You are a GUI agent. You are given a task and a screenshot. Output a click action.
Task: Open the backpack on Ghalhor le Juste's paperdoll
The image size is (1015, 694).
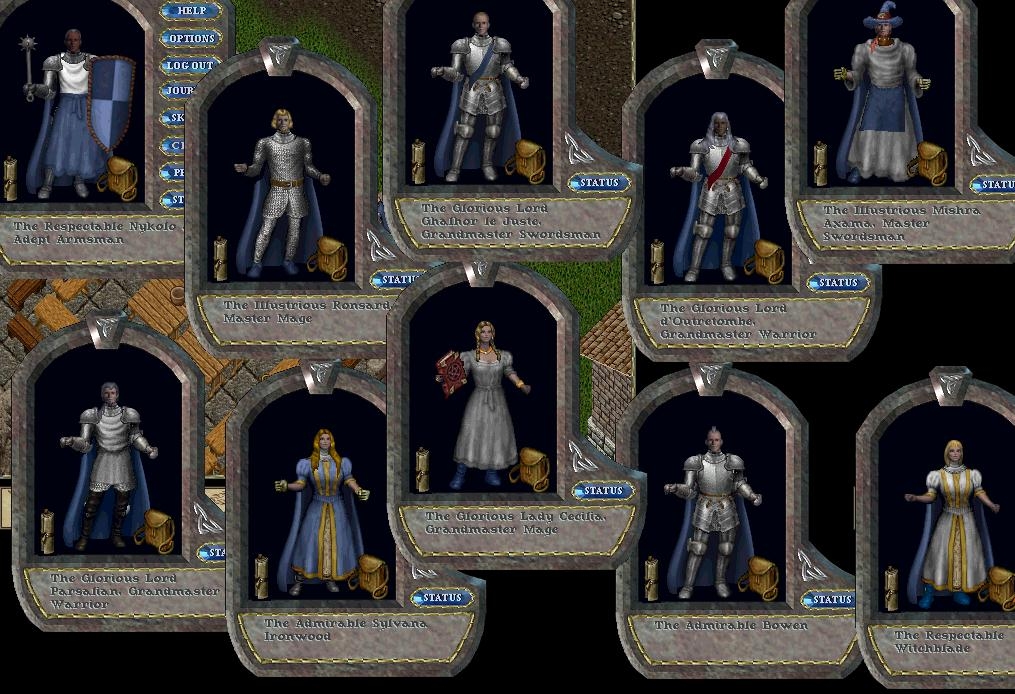[x=524, y=160]
